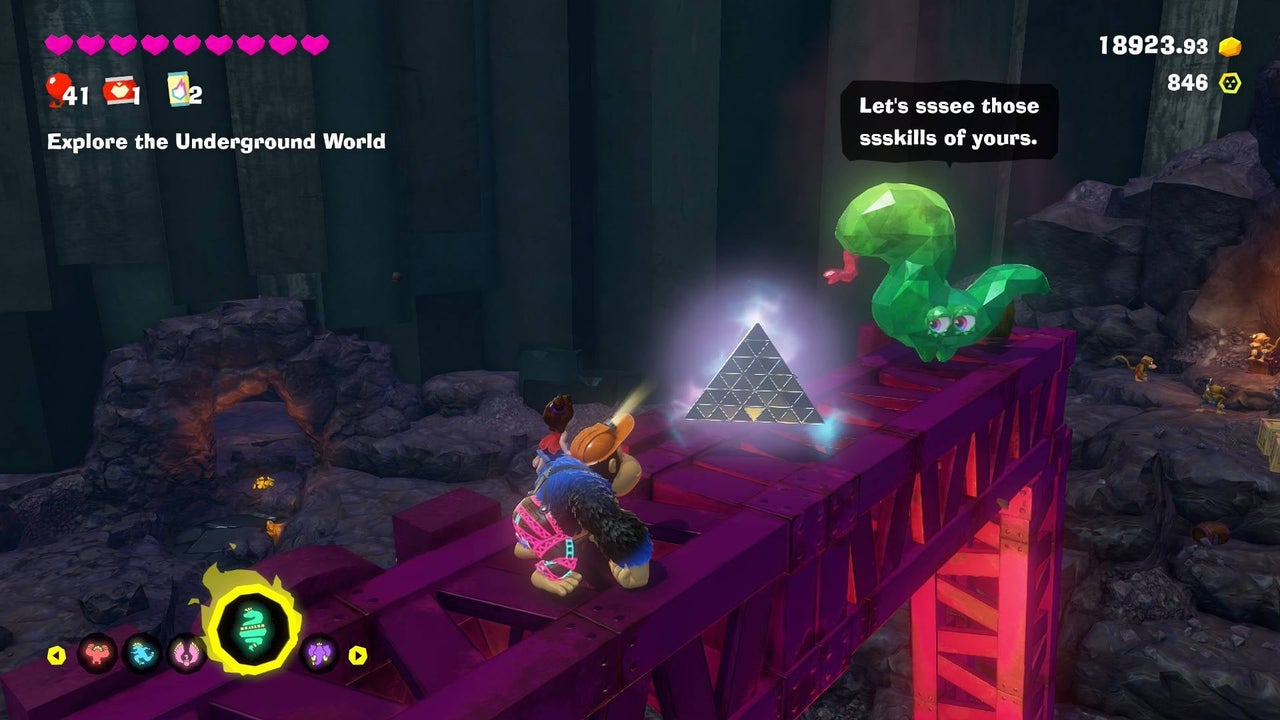Select the purple elephant Bananza icon
The image size is (1280, 720).
coord(319,655)
